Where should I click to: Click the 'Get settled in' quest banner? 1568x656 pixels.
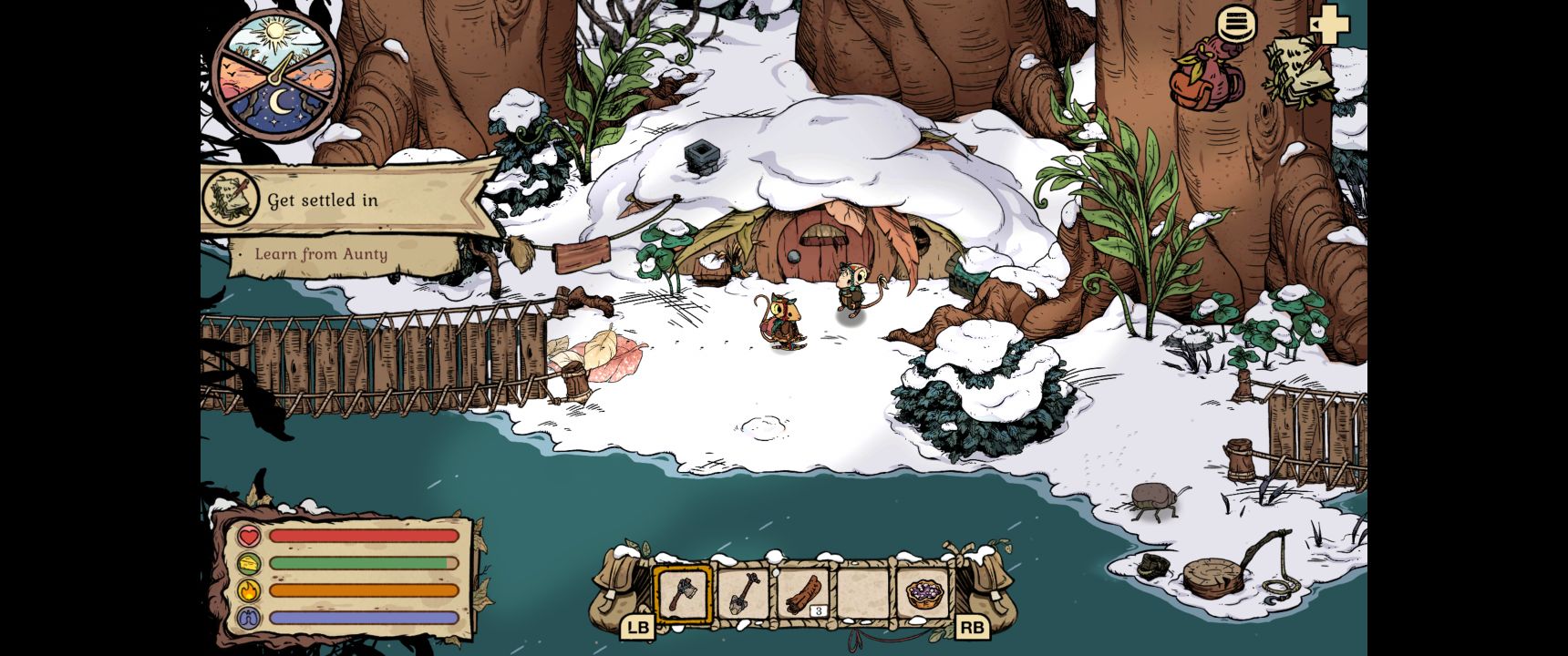point(346,200)
